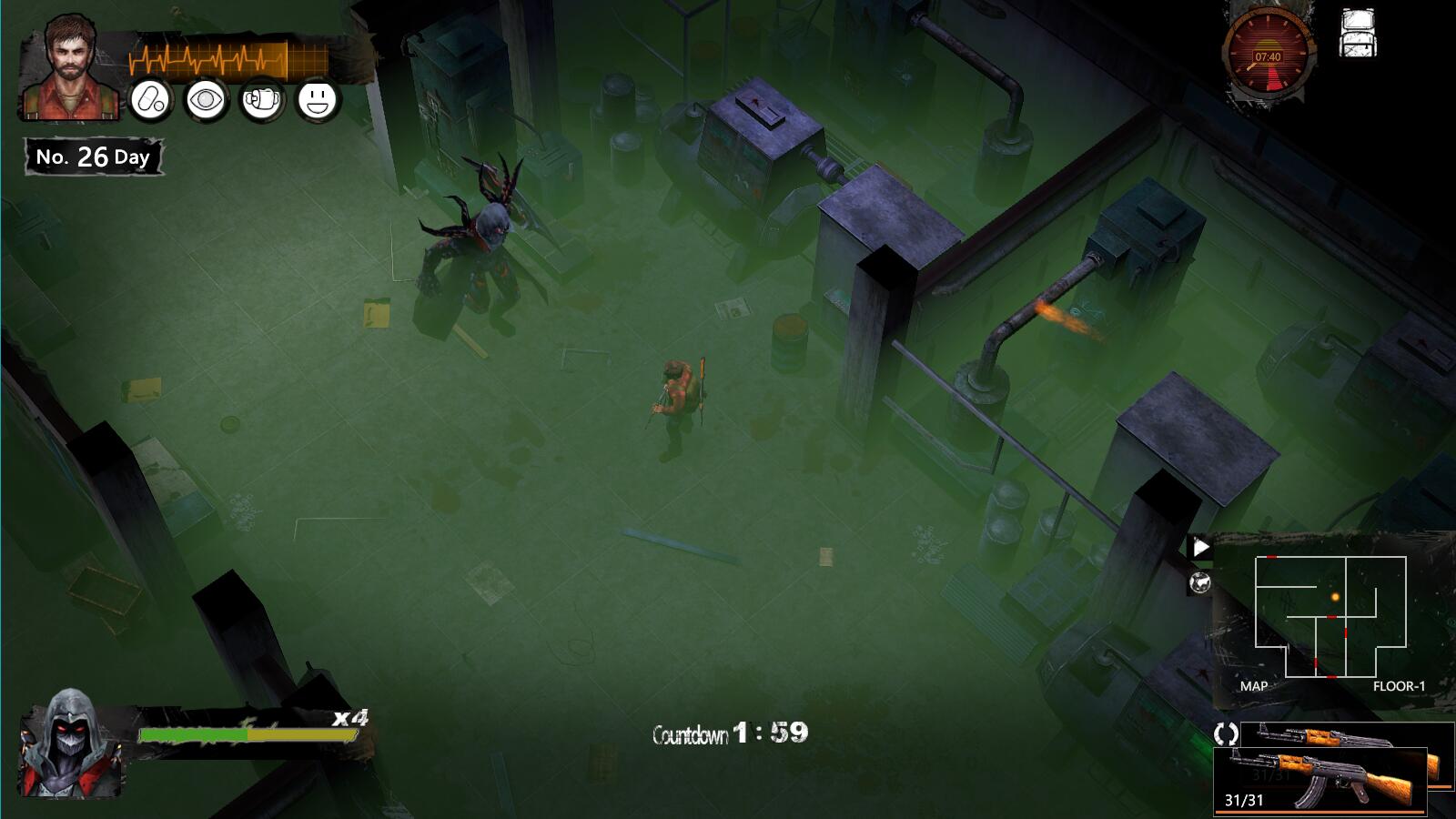
Task: Open the No. 26 Day counter menu
Action: [91, 155]
